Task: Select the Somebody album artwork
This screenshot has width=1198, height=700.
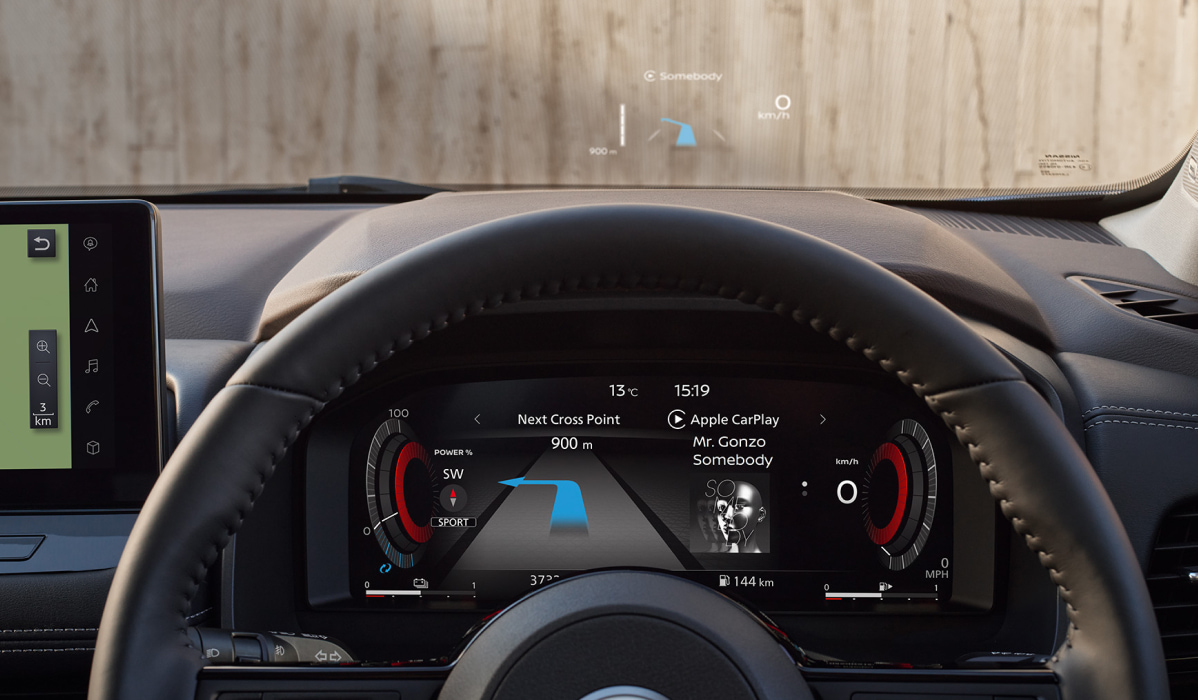Action: pyautogui.click(x=729, y=514)
